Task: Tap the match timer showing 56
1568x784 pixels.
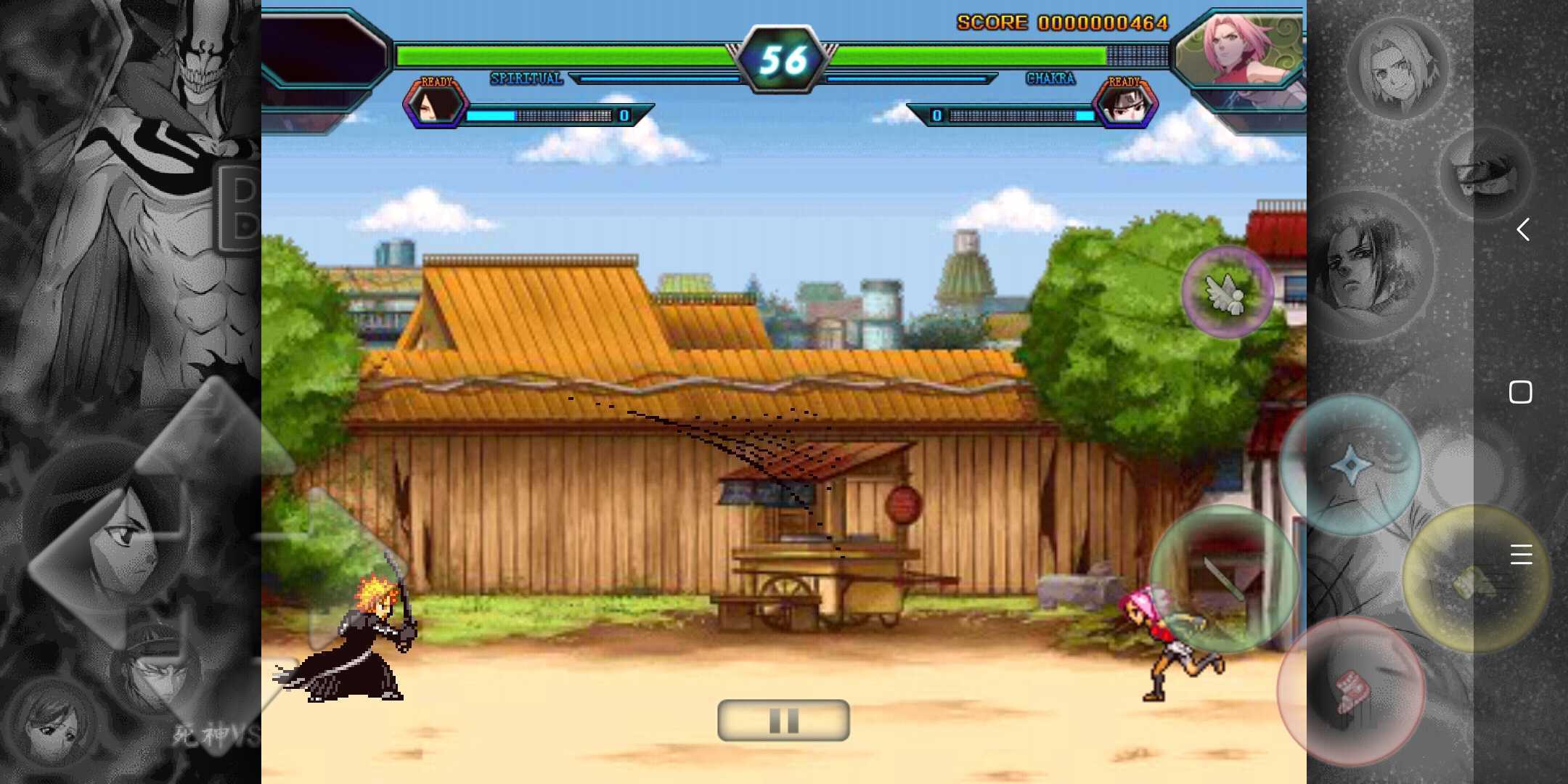Action: tap(783, 57)
